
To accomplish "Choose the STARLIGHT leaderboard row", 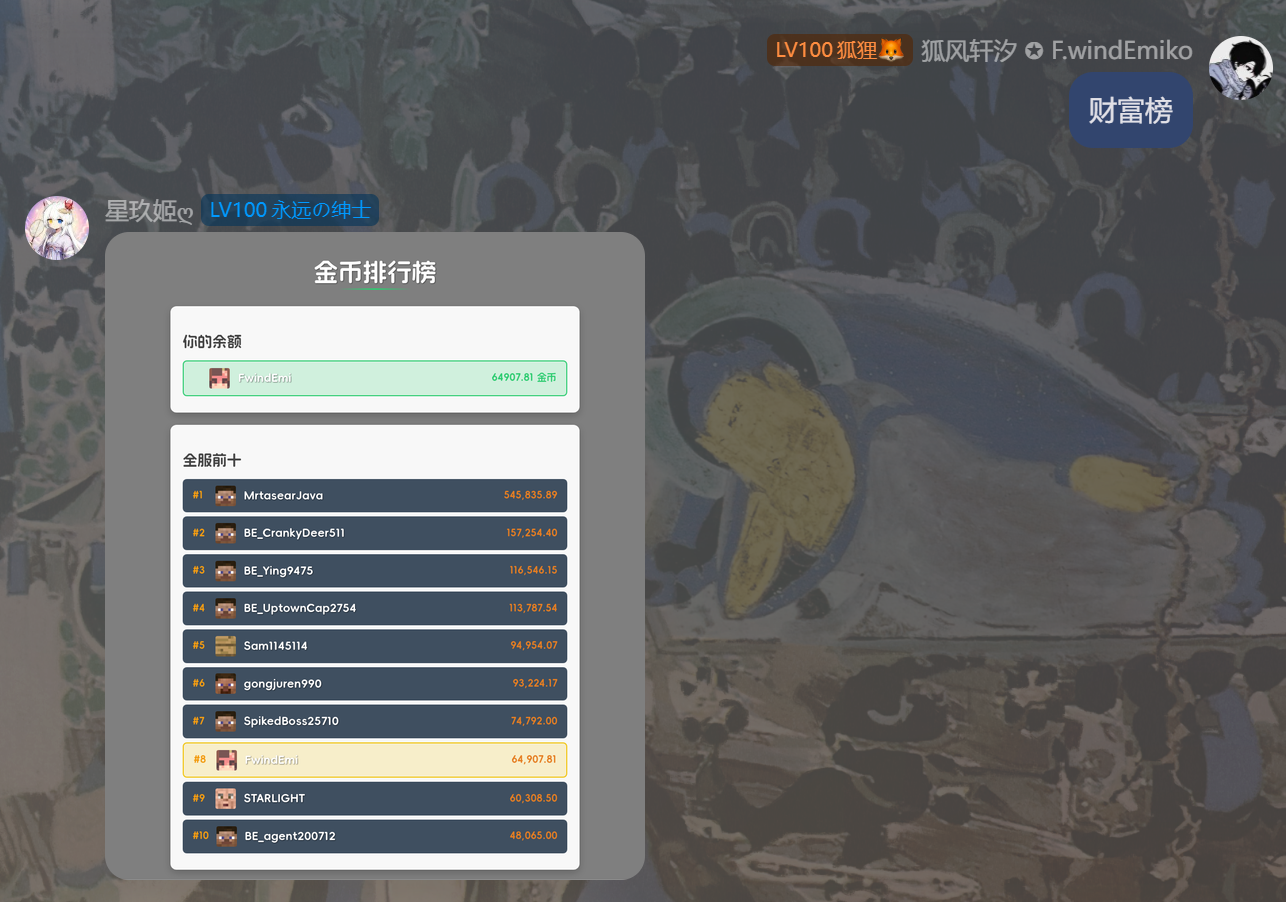I will [374, 798].
